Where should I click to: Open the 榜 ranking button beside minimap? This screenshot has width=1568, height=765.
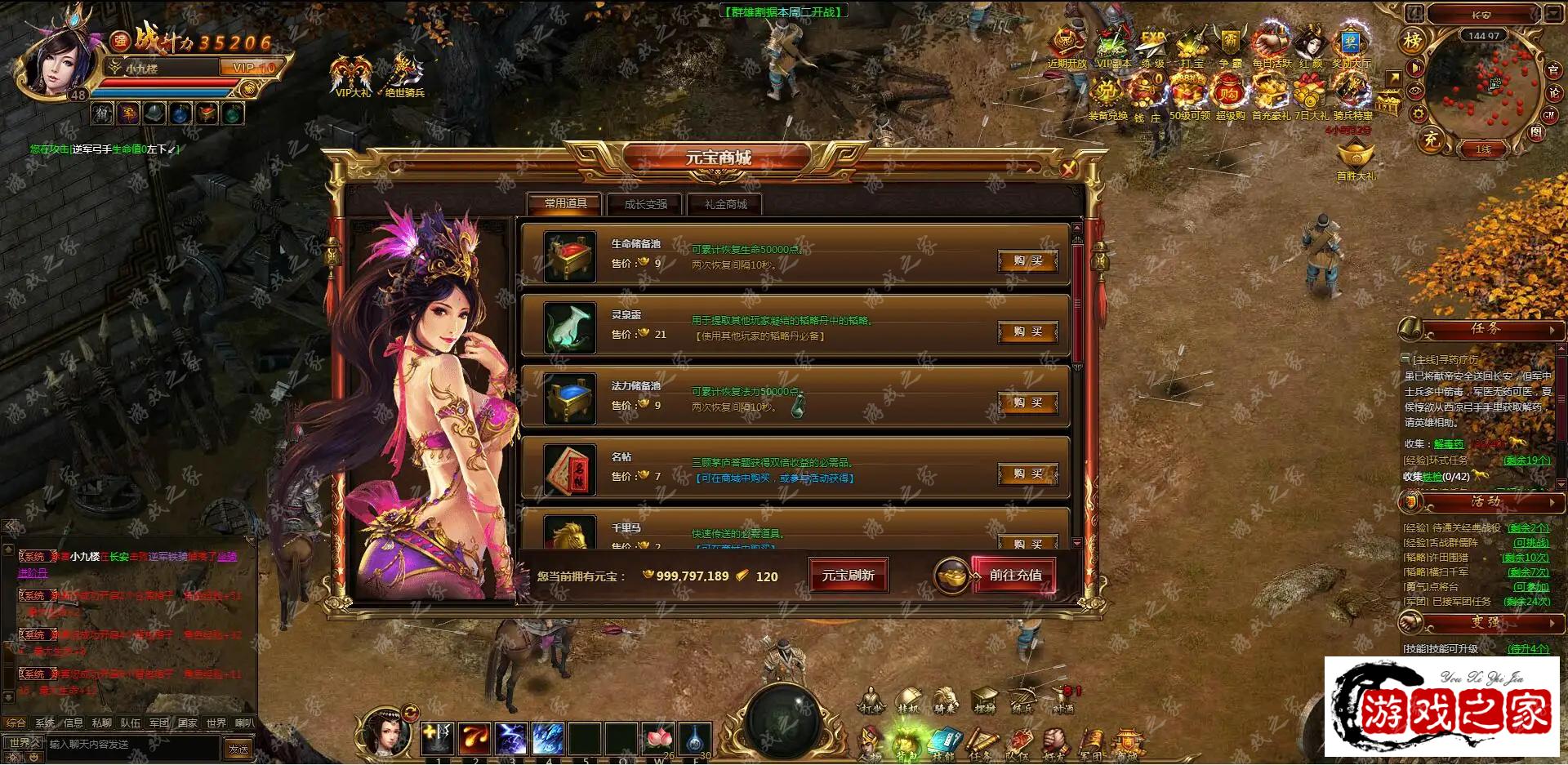[1412, 40]
